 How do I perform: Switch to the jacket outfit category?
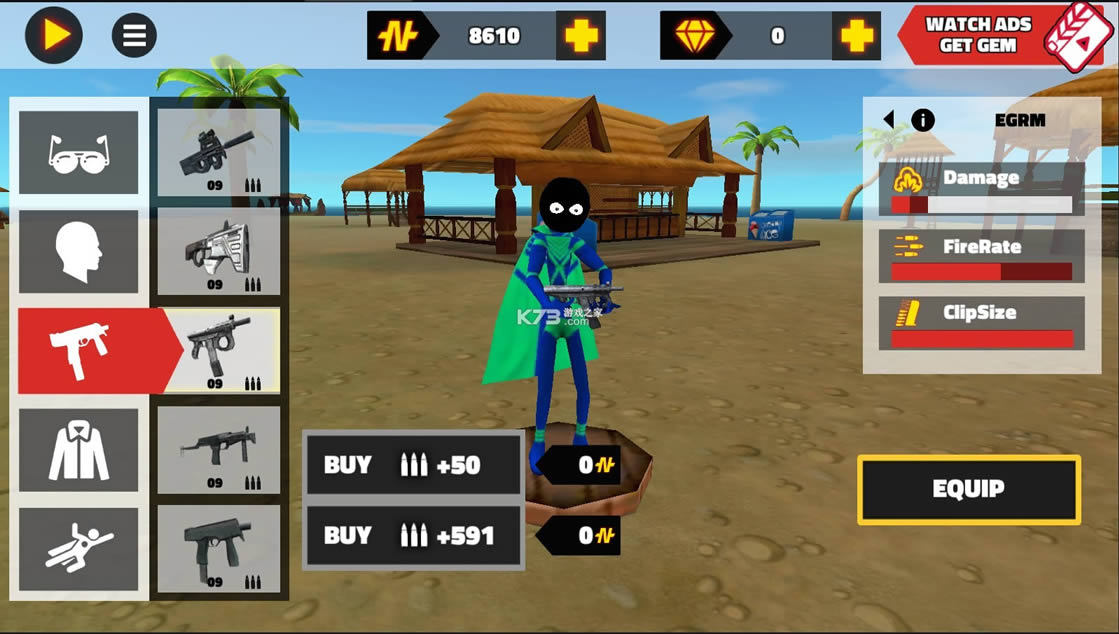pos(79,450)
